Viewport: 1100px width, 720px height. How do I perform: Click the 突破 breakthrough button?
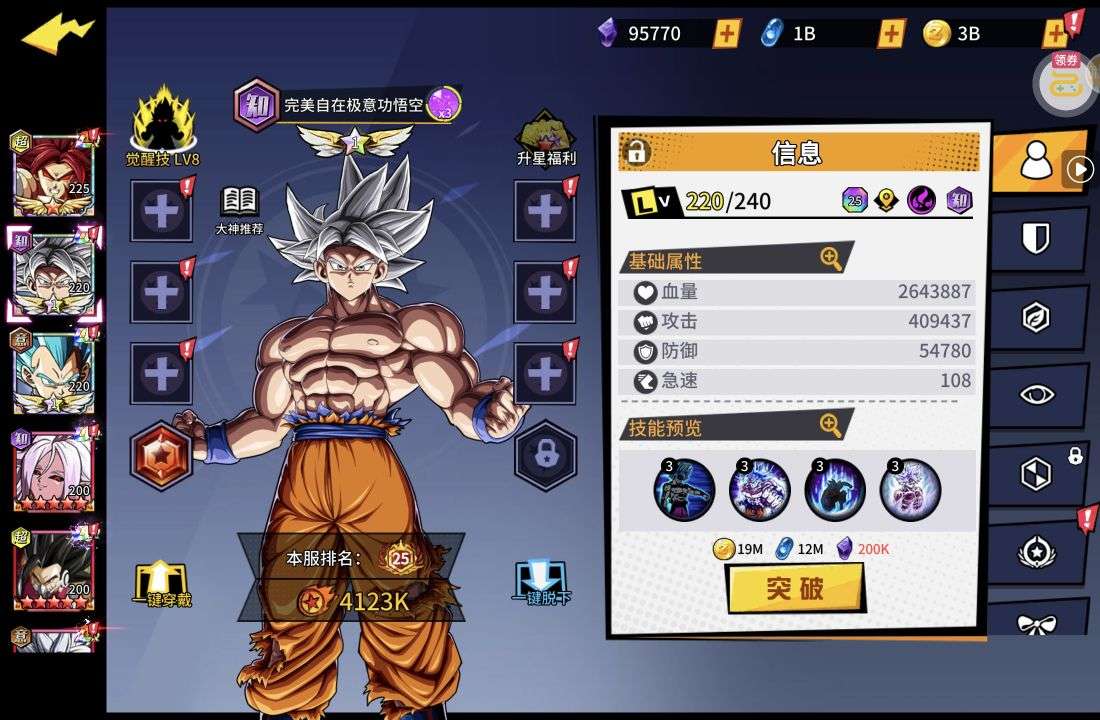(795, 588)
